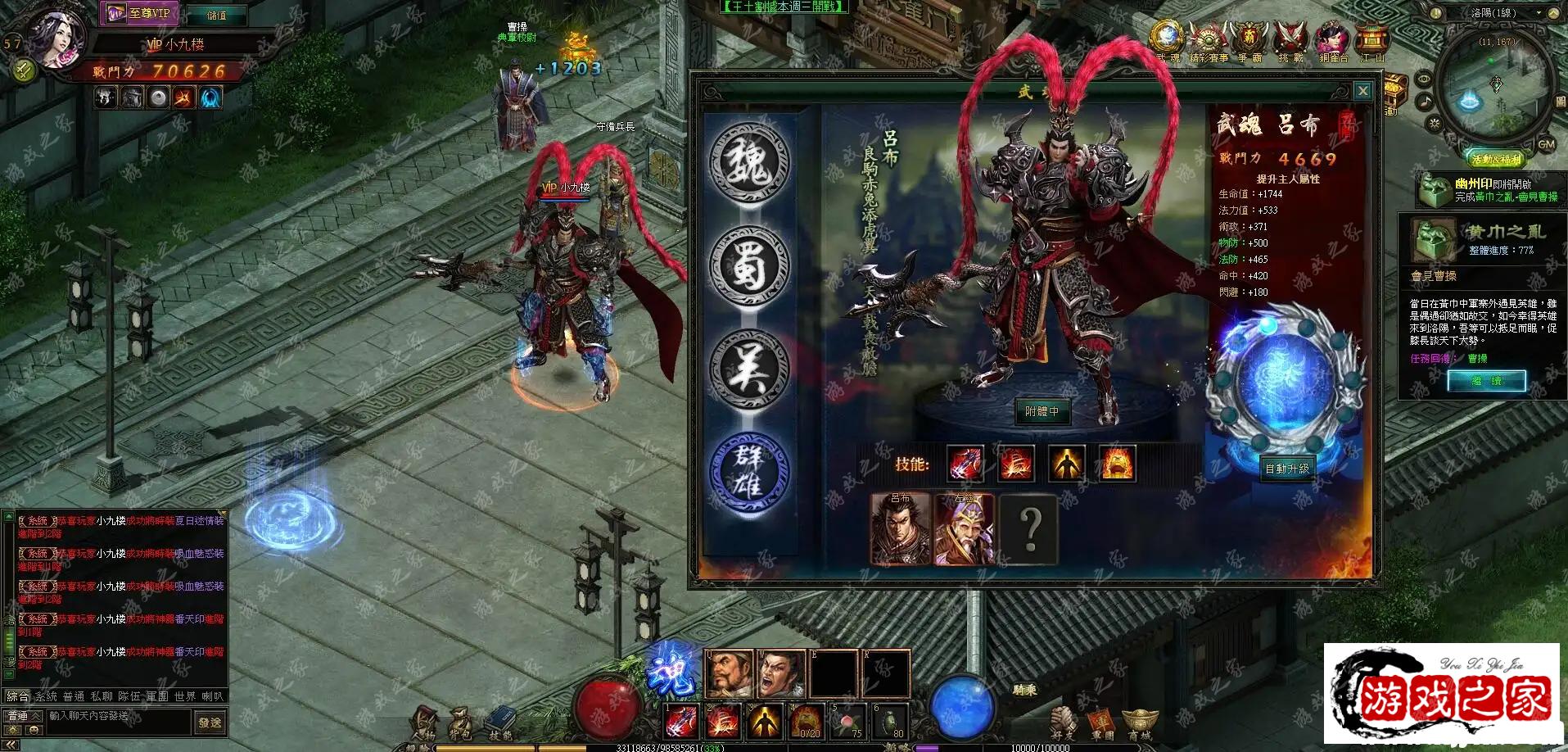The height and width of the screenshot is (752, 1568).
Task: Open the 挑戰 crossed-swords icon
Action: (x=1290, y=41)
